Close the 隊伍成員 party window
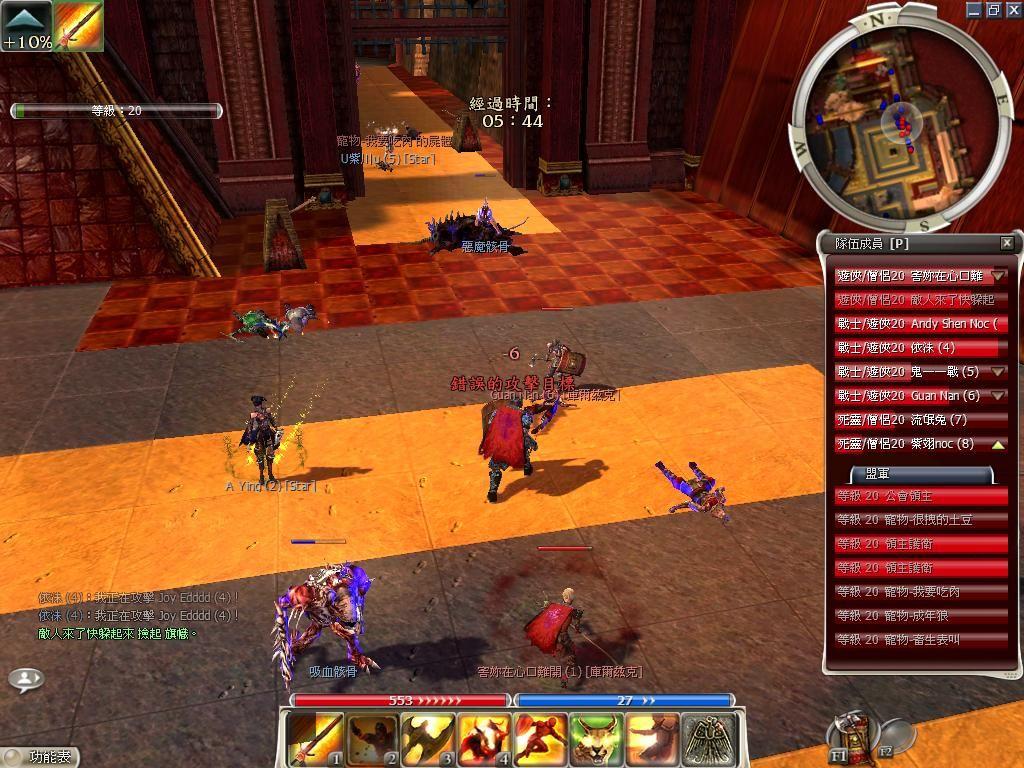Image resolution: width=1024 pixels, height=768 pixels. coord(1006,243)
